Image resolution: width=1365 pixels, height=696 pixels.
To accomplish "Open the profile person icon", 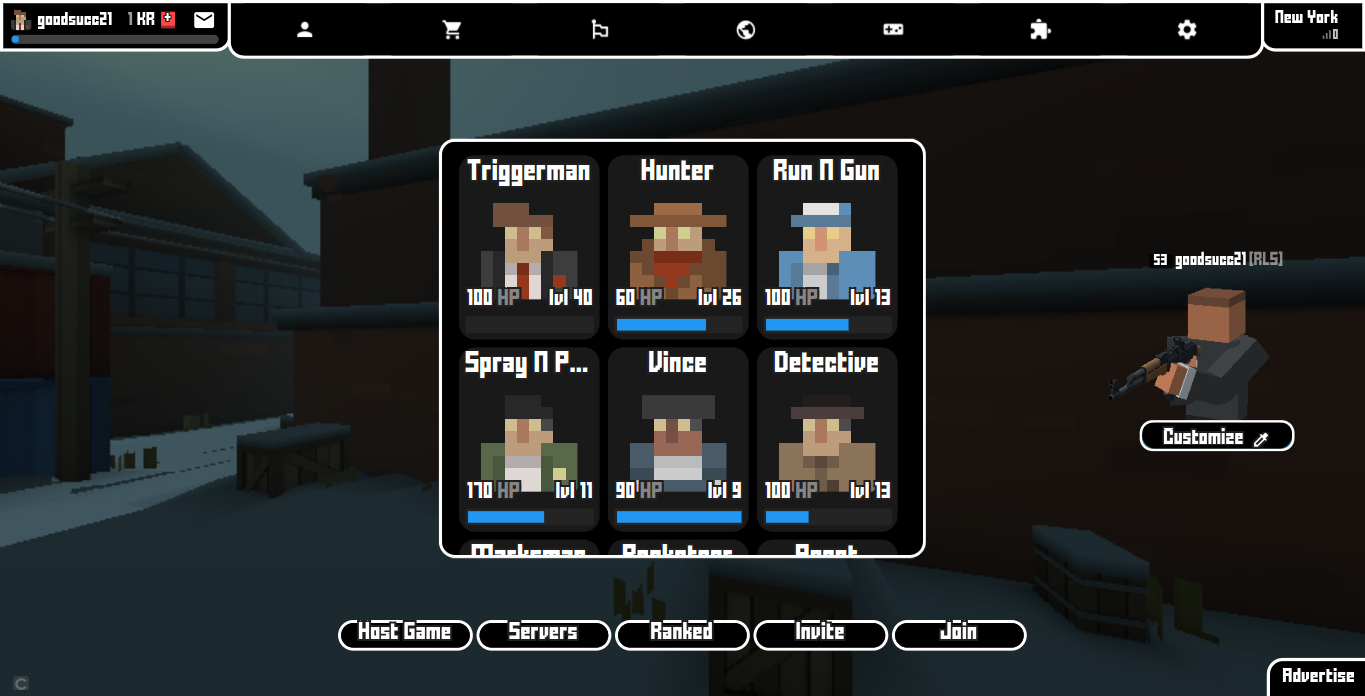I will (x=305, y=30).
